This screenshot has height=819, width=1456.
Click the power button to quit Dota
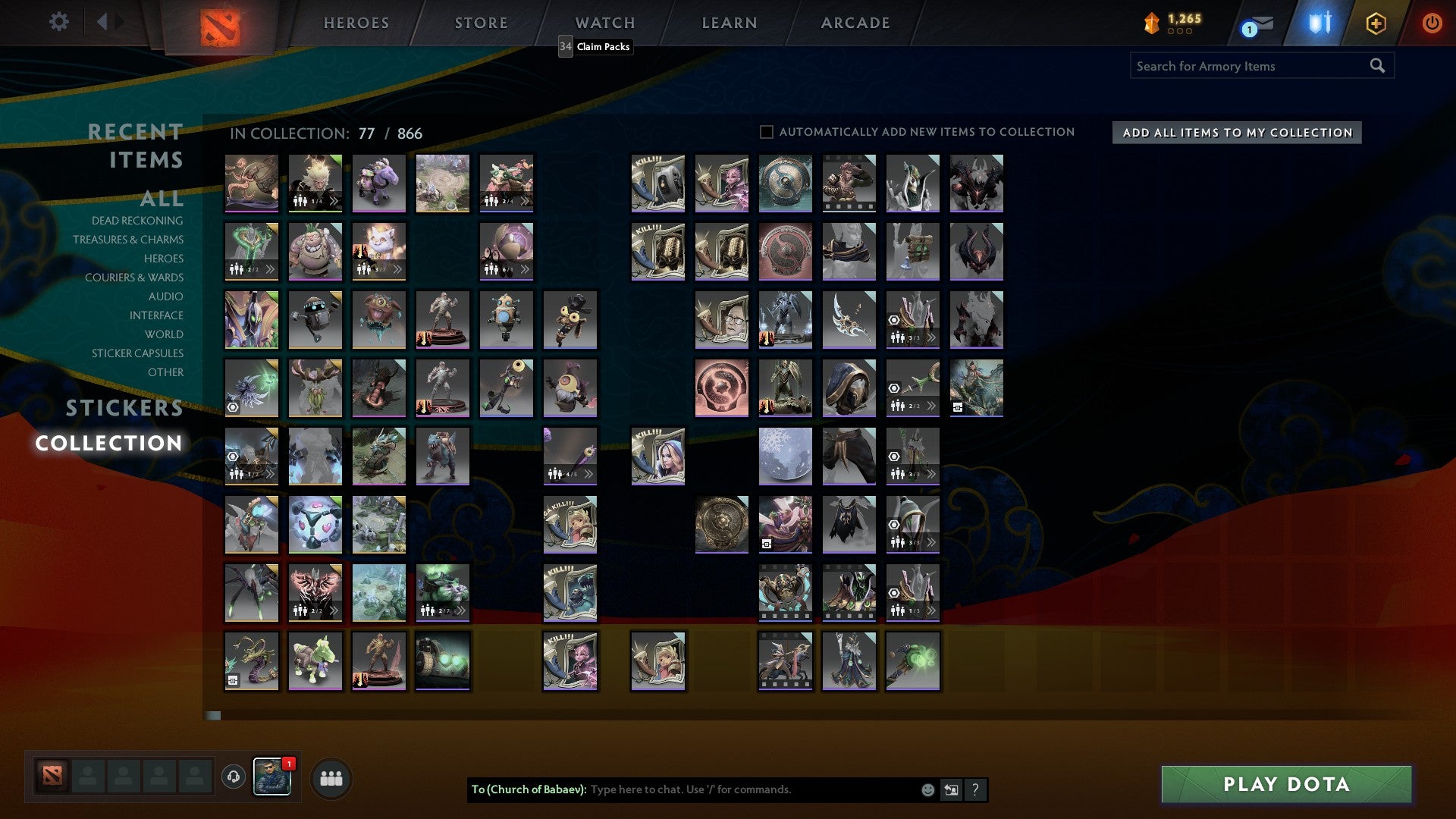pos(1432,22)
